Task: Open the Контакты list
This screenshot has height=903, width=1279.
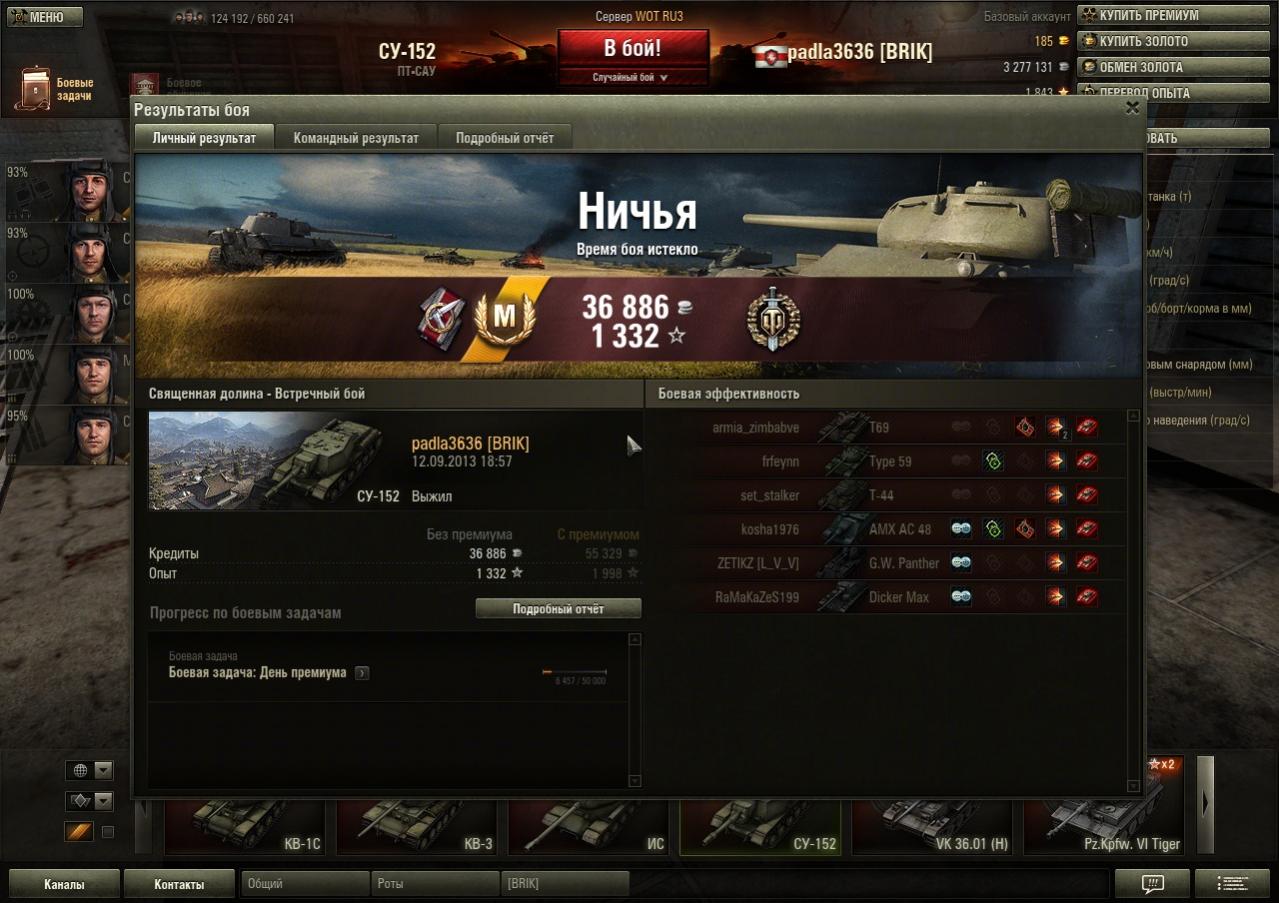Action: (179, 884)
